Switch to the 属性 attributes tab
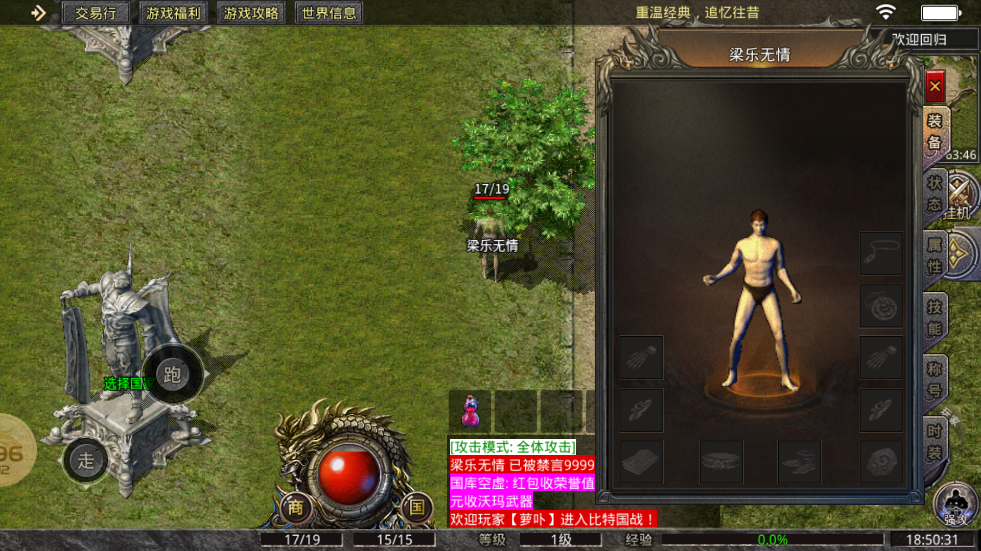 point(935,255)
